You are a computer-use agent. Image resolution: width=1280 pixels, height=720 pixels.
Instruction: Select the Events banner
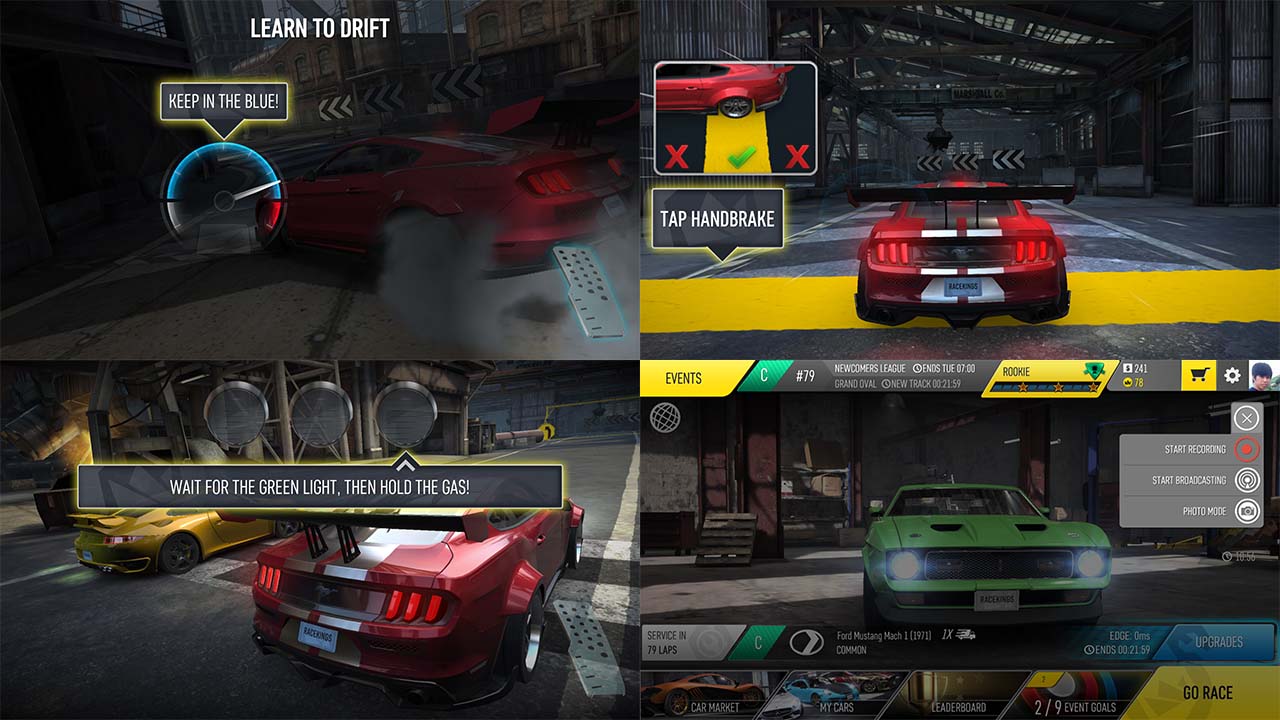pos(685,379)
